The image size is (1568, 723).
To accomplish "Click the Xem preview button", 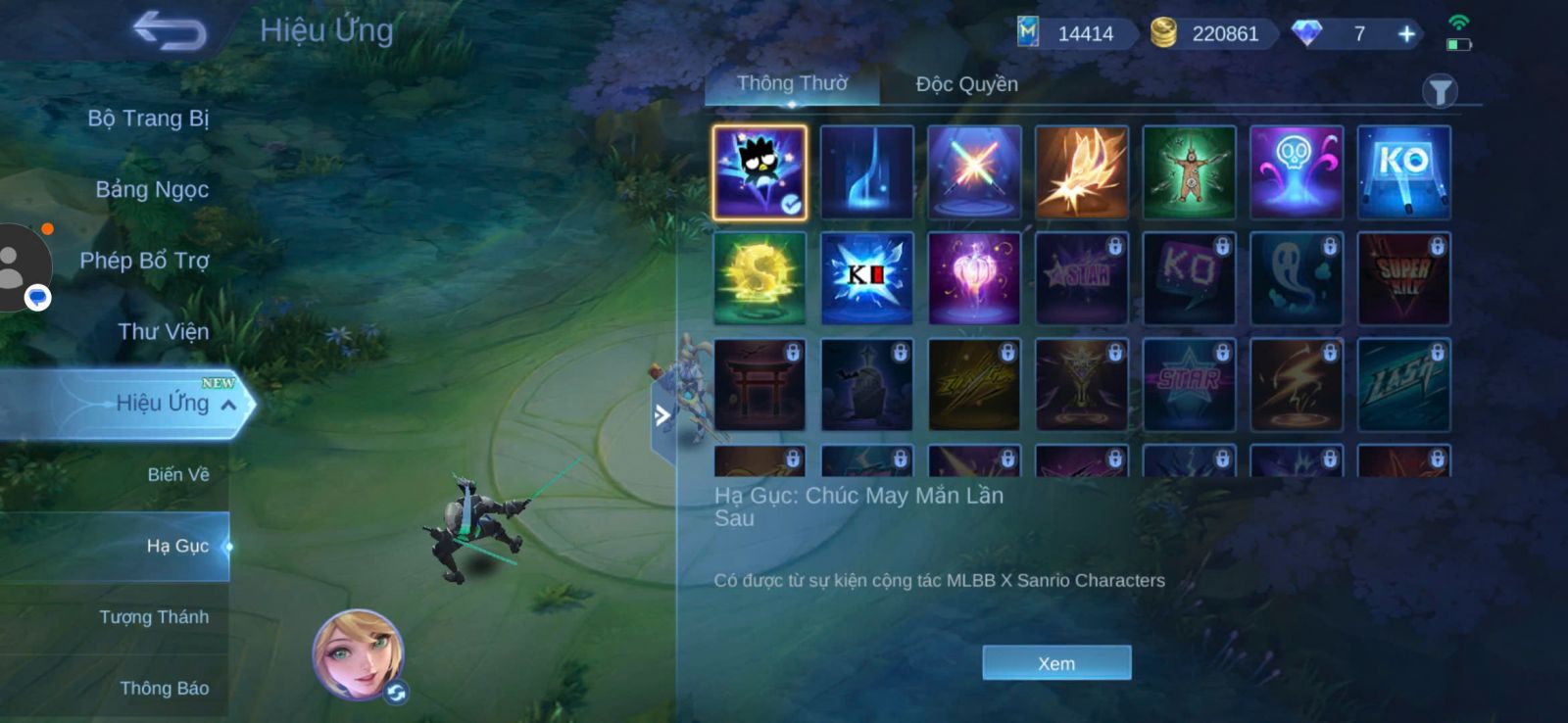I will pyautogui.click(x=1056, y=663).
